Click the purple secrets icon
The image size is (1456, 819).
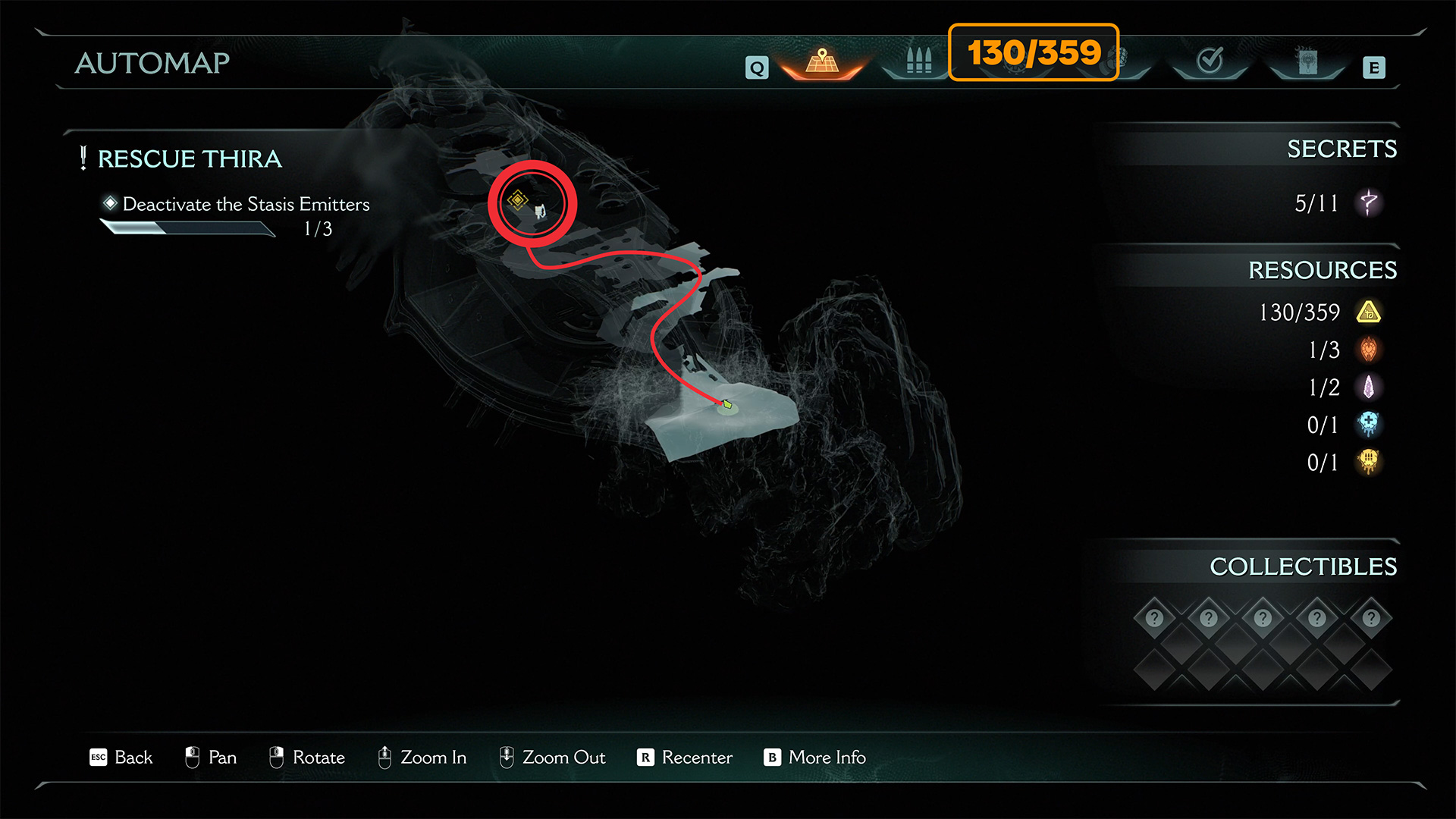click(x=1369, y=202)
